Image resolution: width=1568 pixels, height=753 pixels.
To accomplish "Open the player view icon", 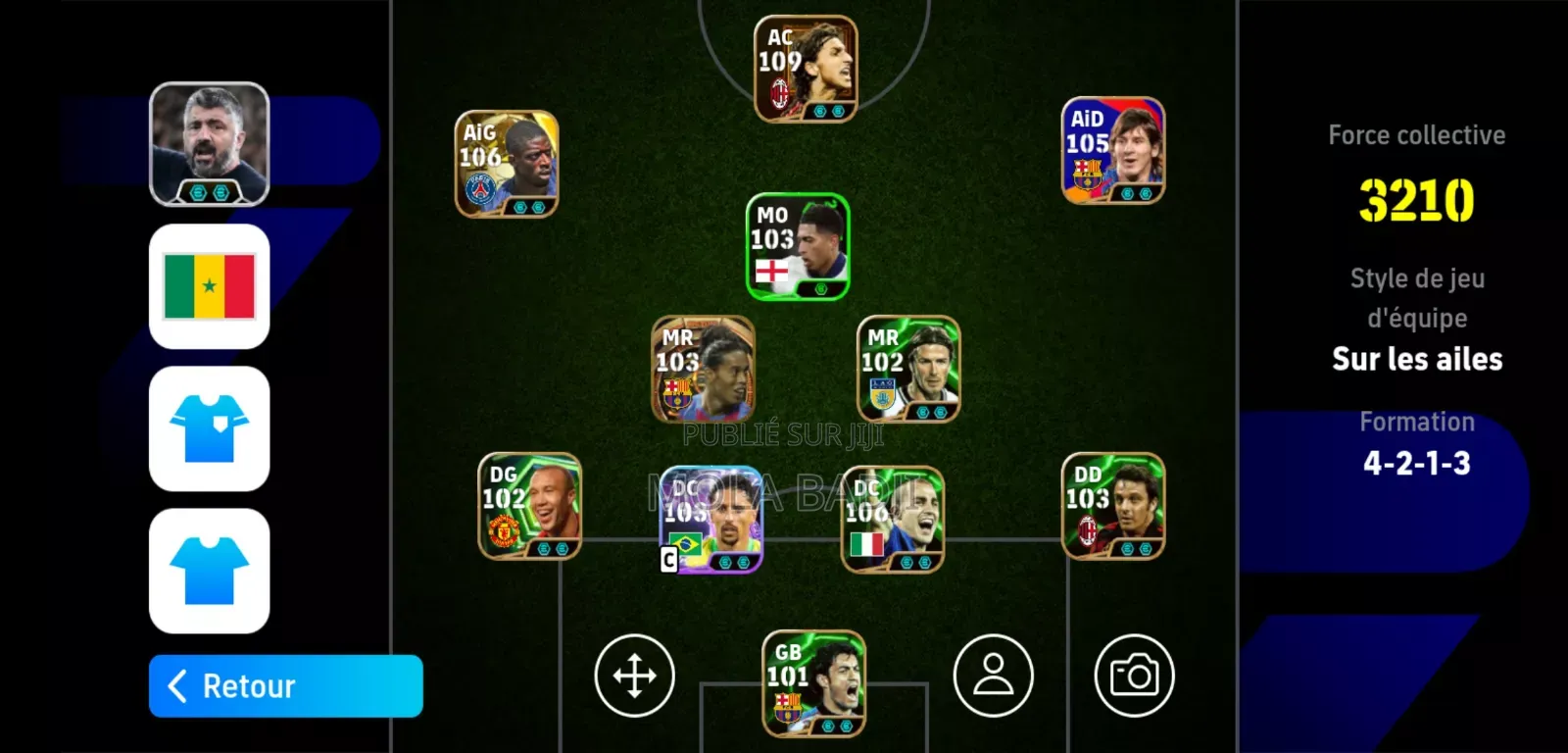I will [x=994, y=677].
